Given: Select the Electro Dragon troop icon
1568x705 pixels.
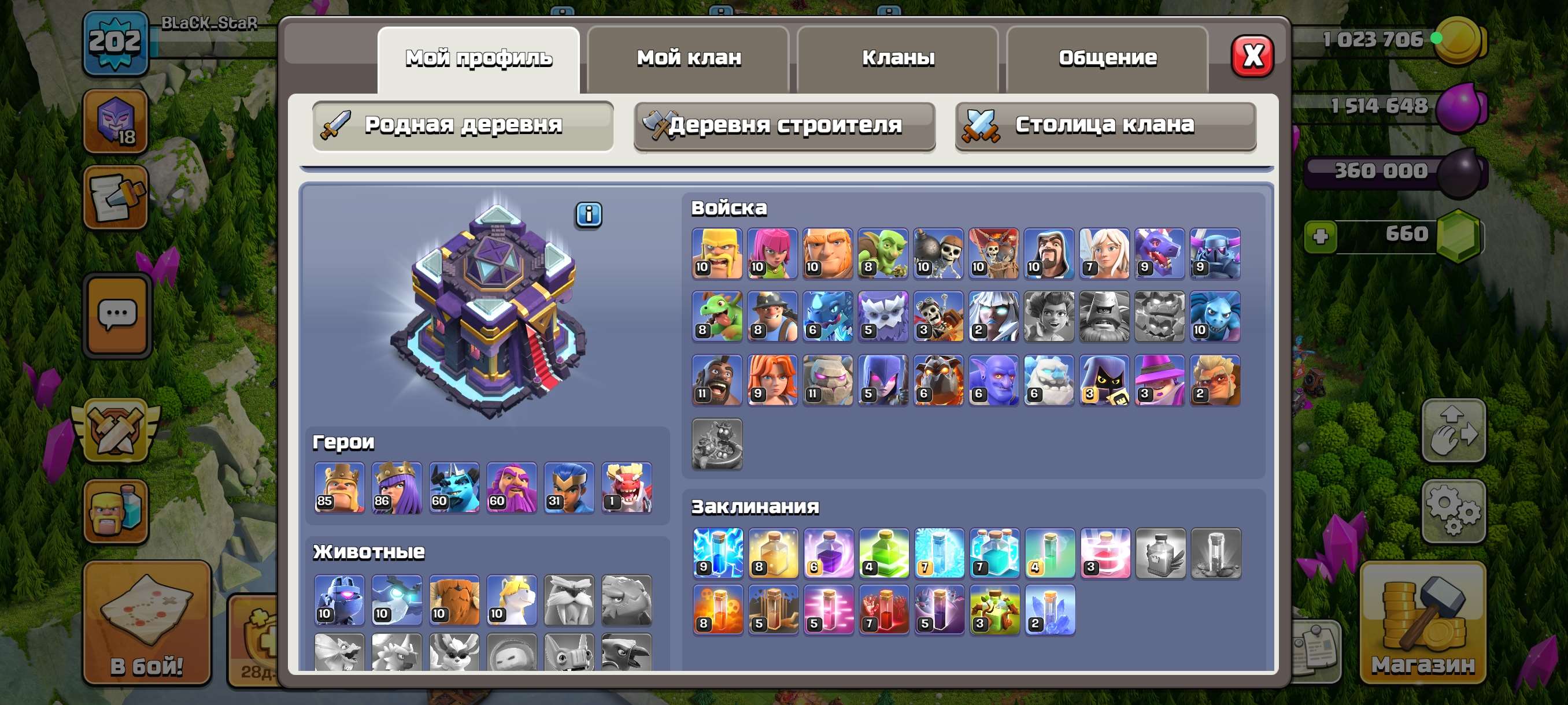Looking at the screenshot, I should (x=828, y=316).
